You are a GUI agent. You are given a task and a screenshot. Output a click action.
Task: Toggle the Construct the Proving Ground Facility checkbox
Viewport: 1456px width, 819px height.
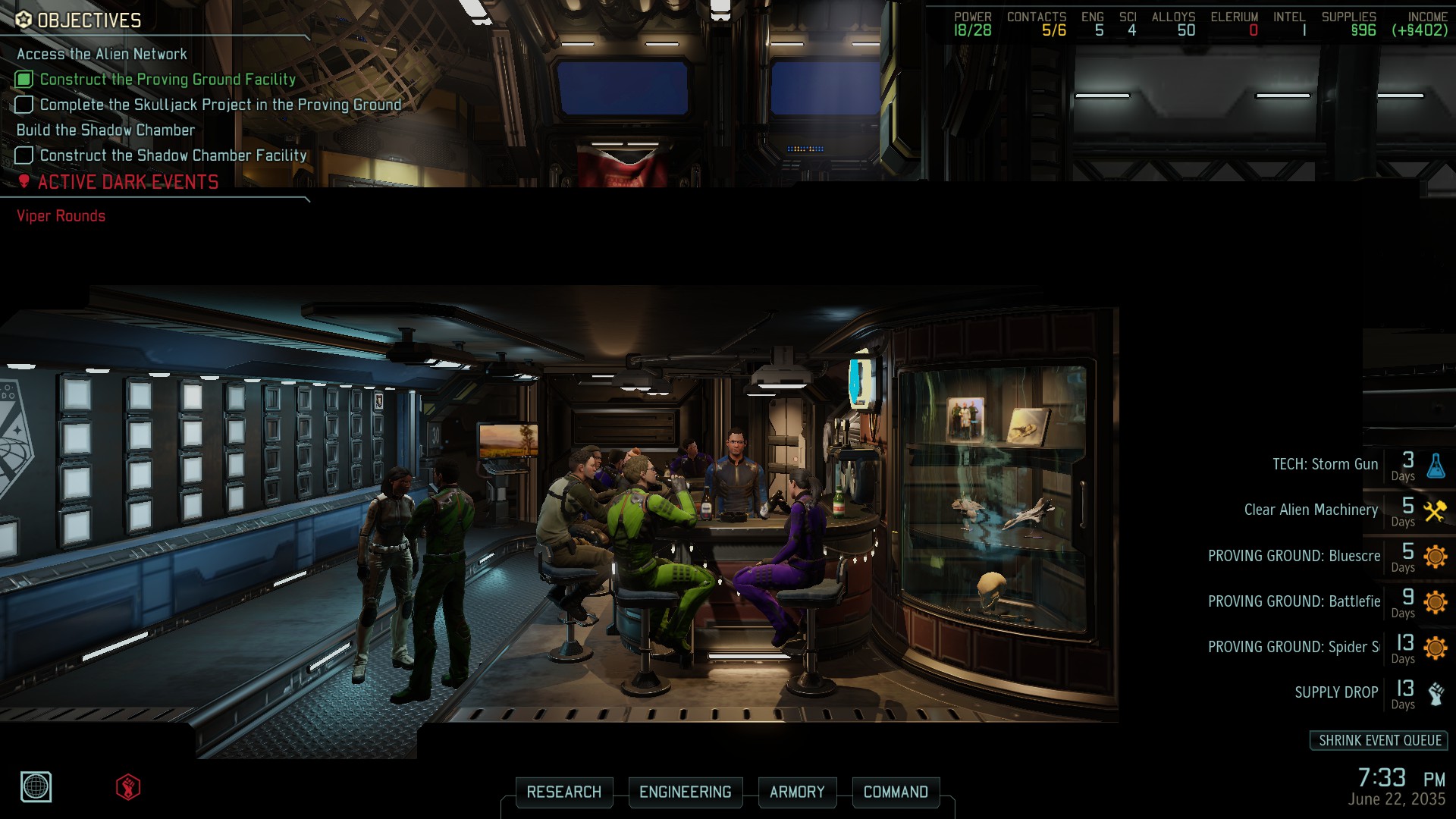[x=23, y=79]
